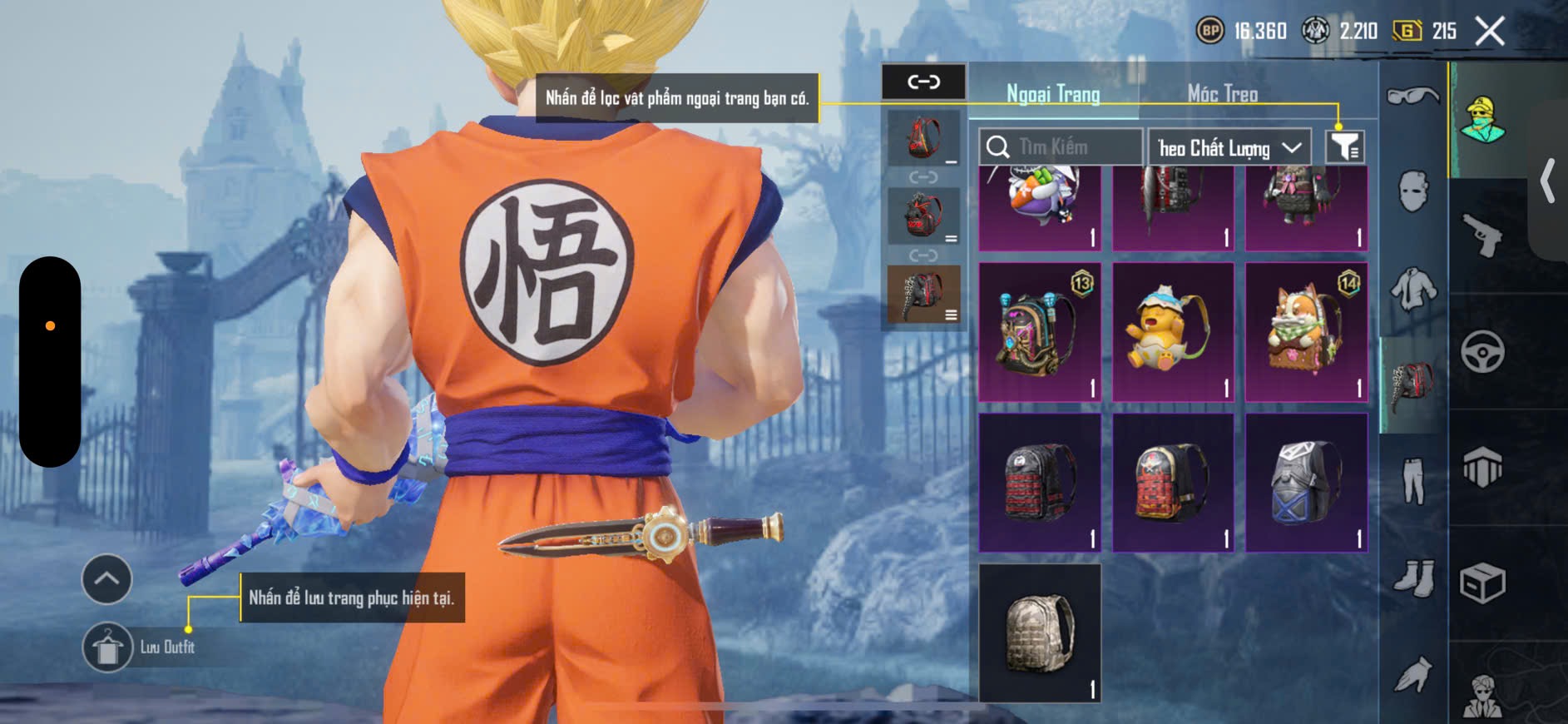Toggle the owned items filter funnel

coord(1344,147)
